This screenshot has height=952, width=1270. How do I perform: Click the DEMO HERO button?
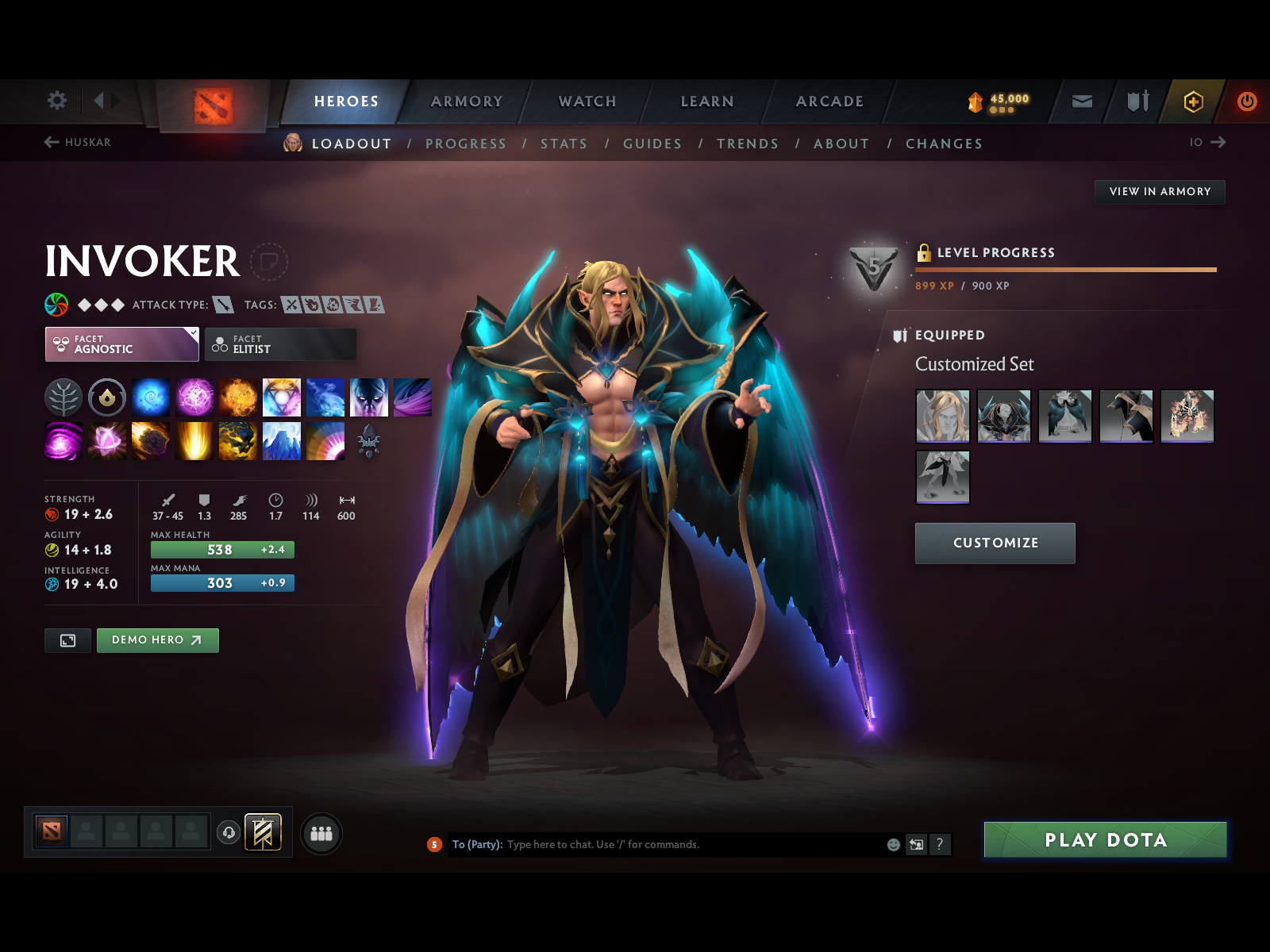pos(157,640)
